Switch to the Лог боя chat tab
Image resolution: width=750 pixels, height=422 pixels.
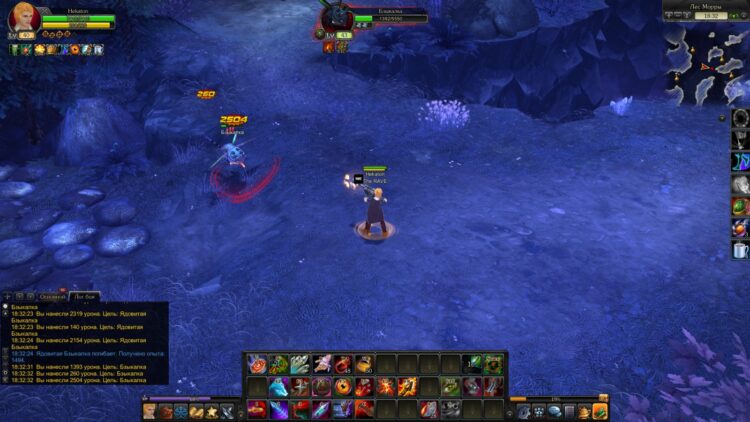coord(84,296)
